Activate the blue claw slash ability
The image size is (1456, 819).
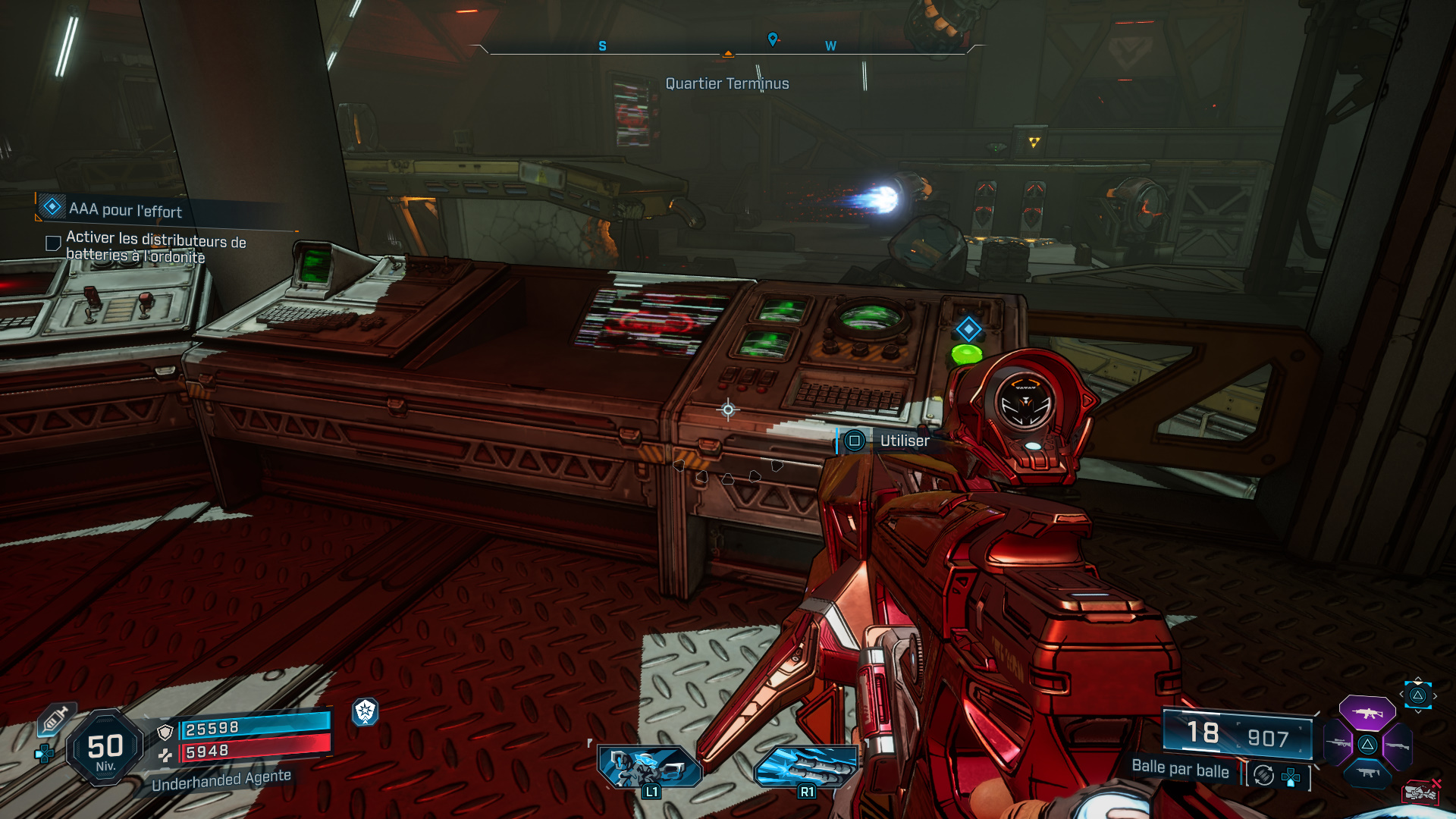(805, 767)
